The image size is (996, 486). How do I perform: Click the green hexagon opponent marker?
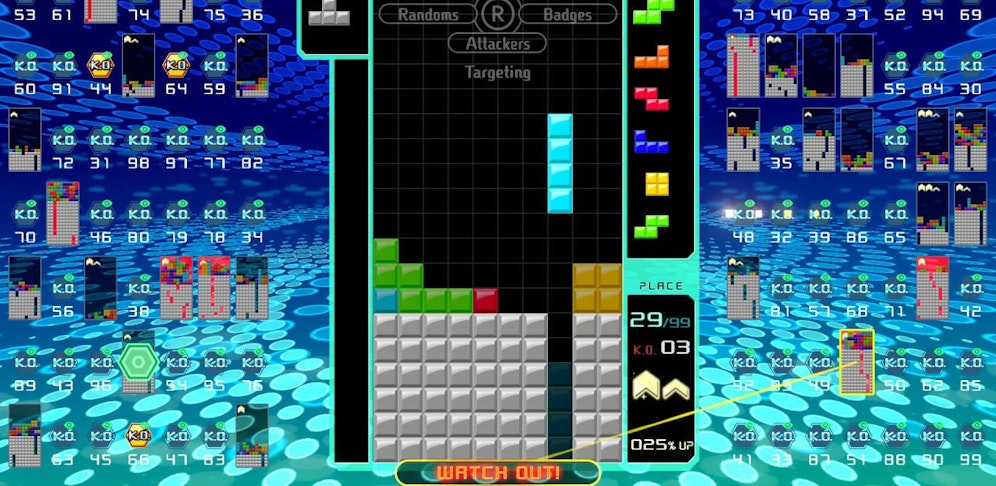pyautogui.click(x=135, y=360)
